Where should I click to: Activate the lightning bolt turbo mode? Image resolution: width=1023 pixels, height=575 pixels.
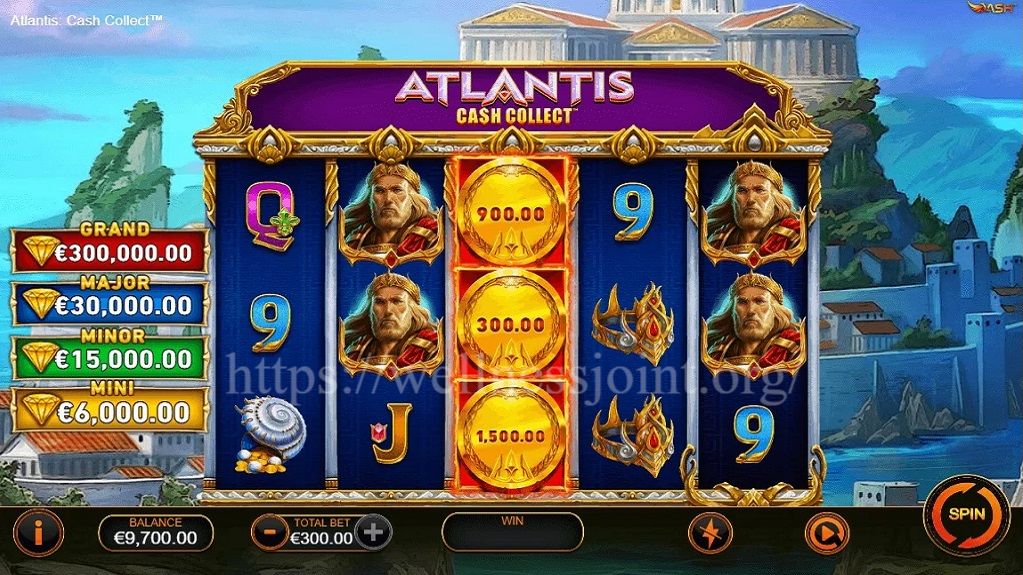tap(711, 532)
